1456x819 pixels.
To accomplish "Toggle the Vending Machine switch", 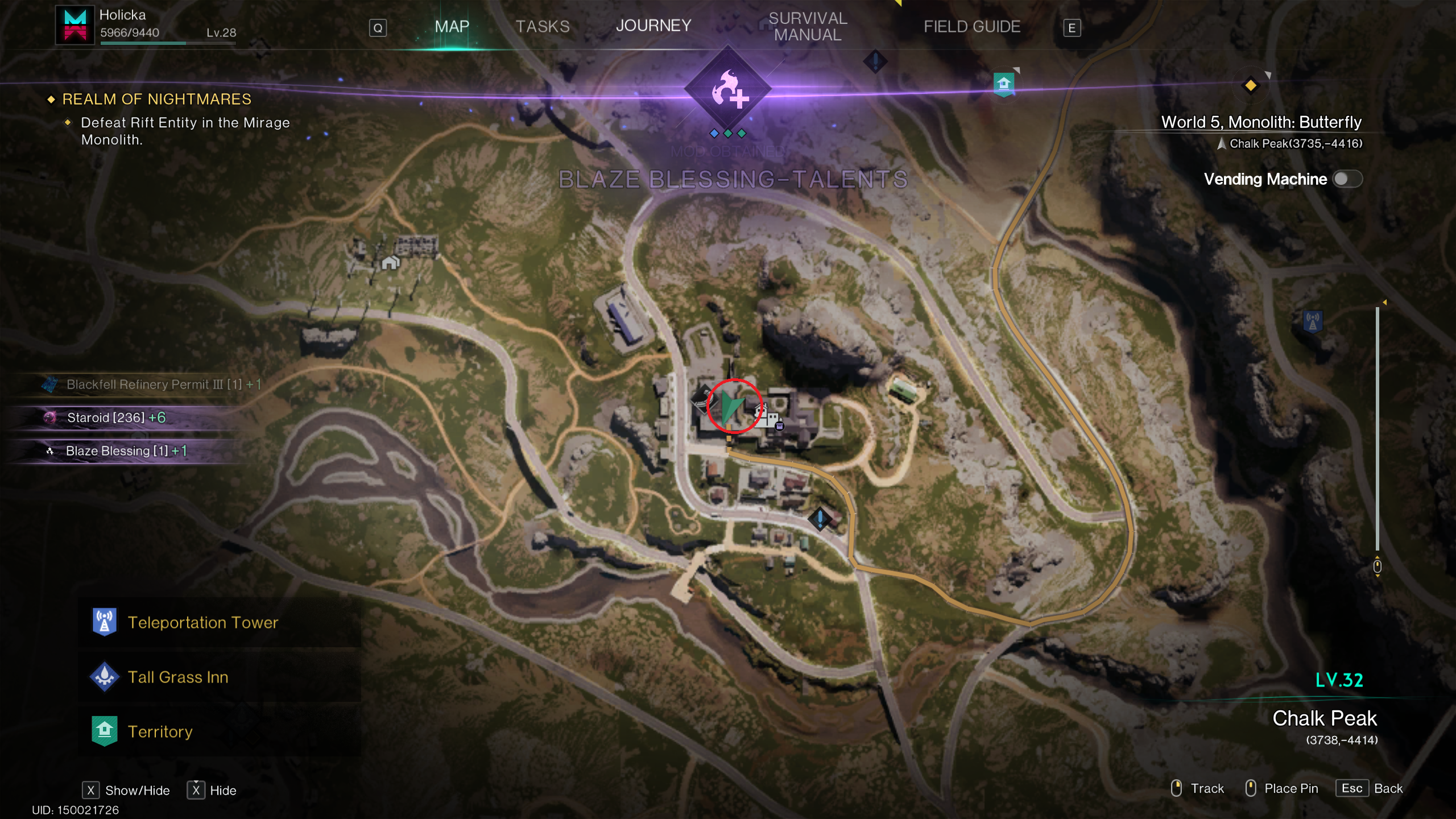I will pos(1347,179).
